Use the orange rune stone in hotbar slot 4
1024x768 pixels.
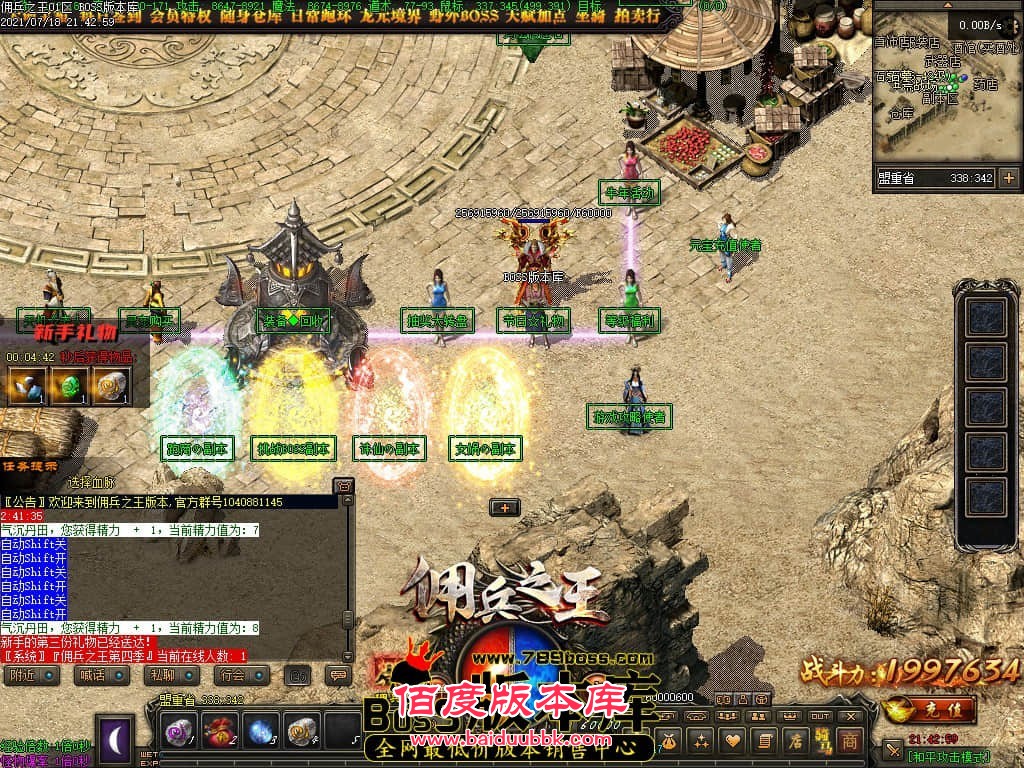302,731
